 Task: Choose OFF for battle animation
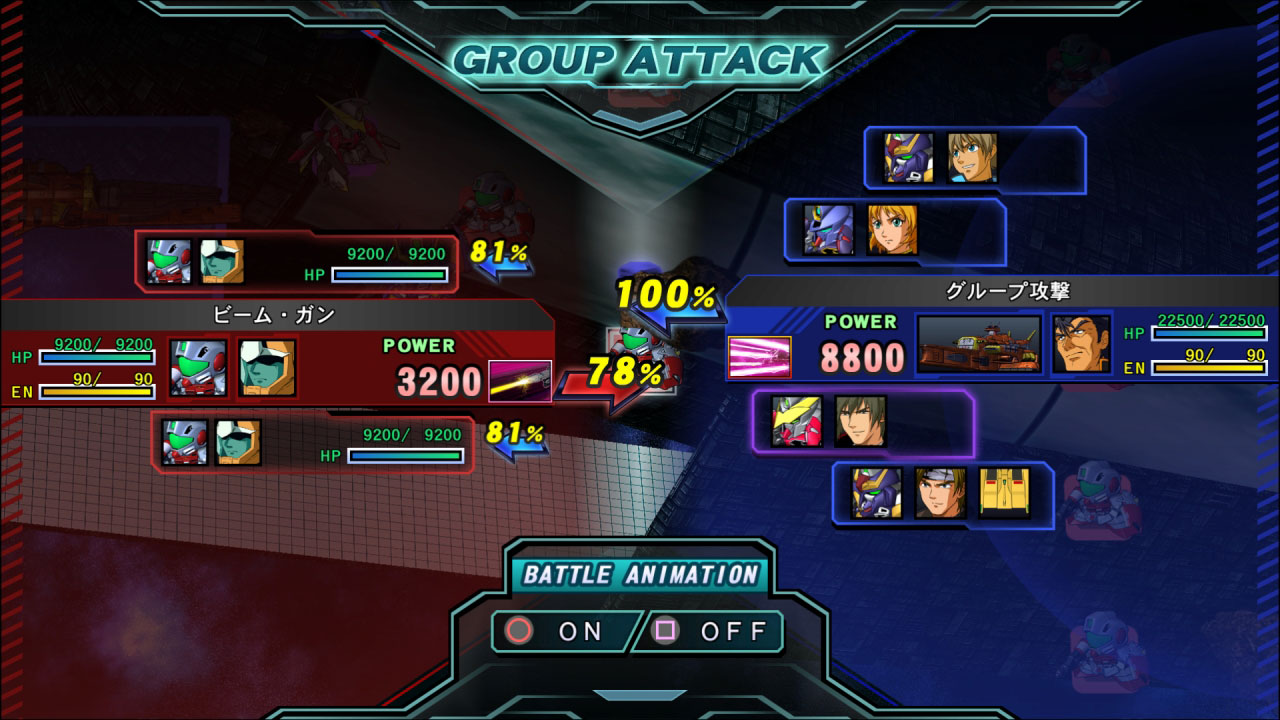712,631
